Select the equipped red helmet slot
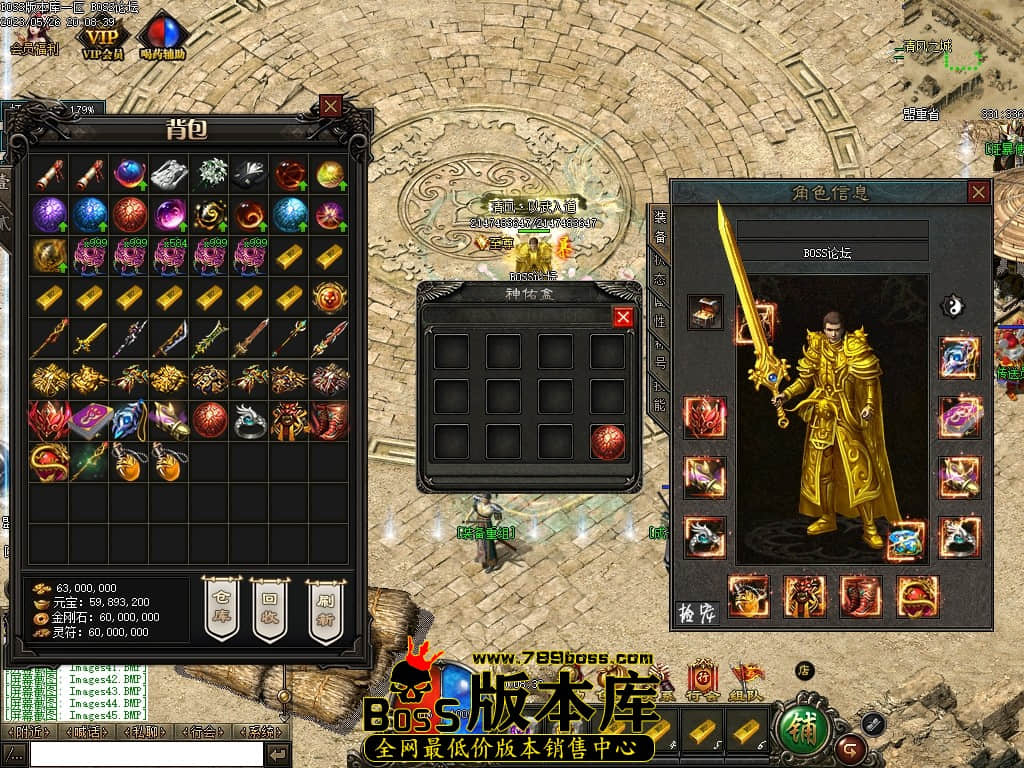 pyautogui.click(x=705, y=417)
